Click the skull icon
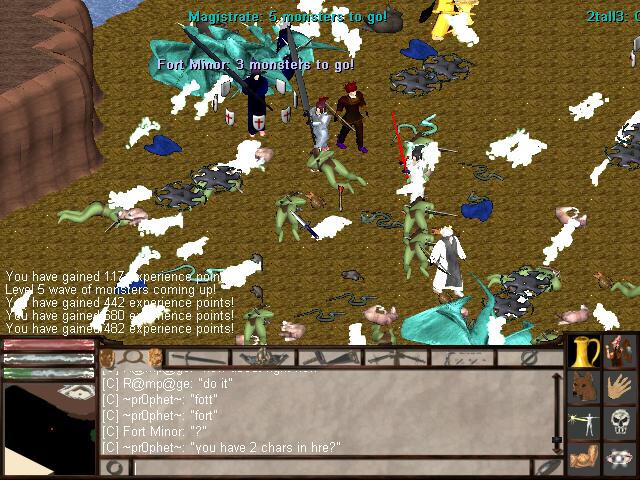 click(x=621, y=422)
